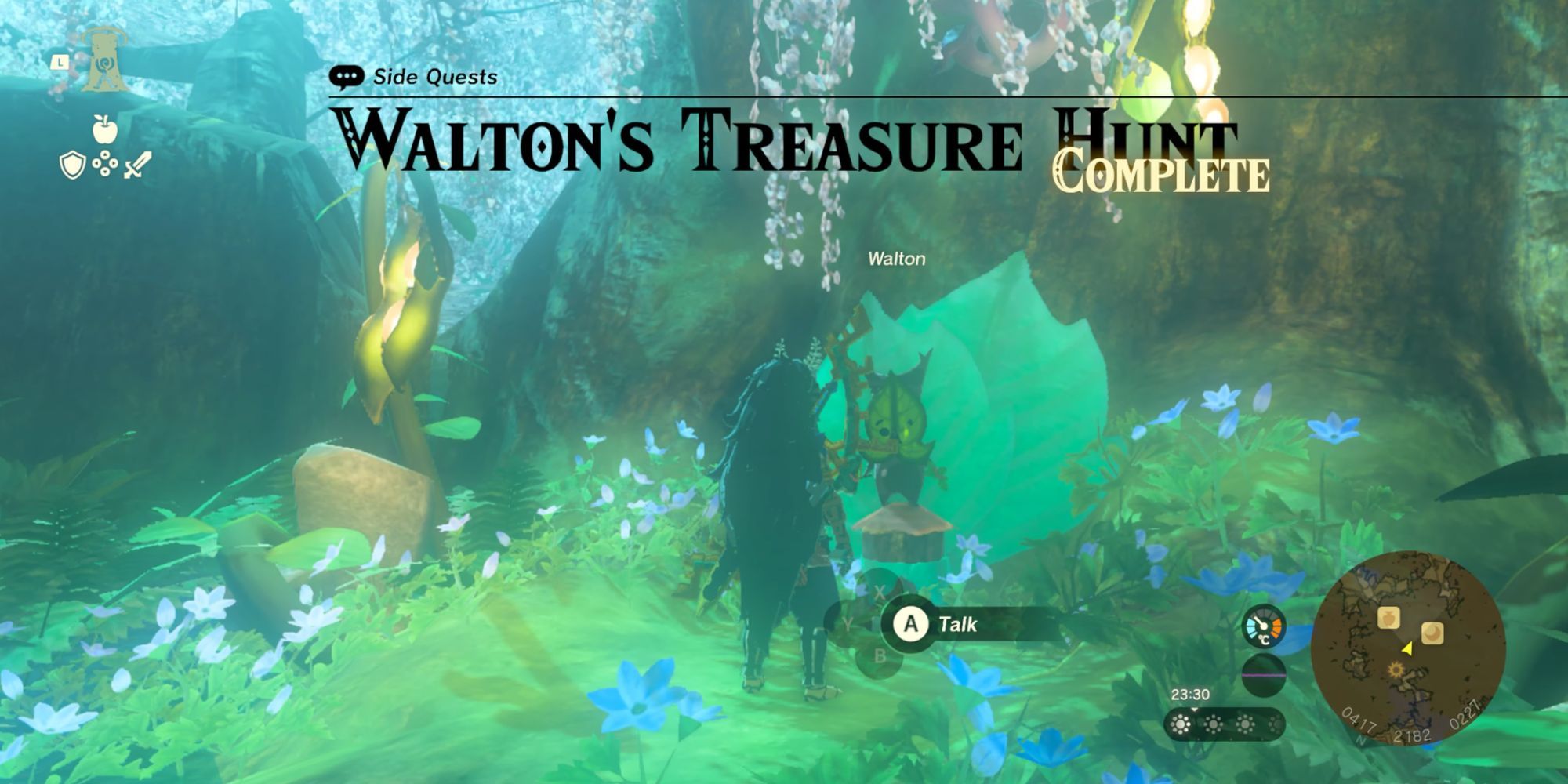Screen dimensions: 1568x784
Task: Select the shield icon near the d-pad
Action: click(71, 165)
